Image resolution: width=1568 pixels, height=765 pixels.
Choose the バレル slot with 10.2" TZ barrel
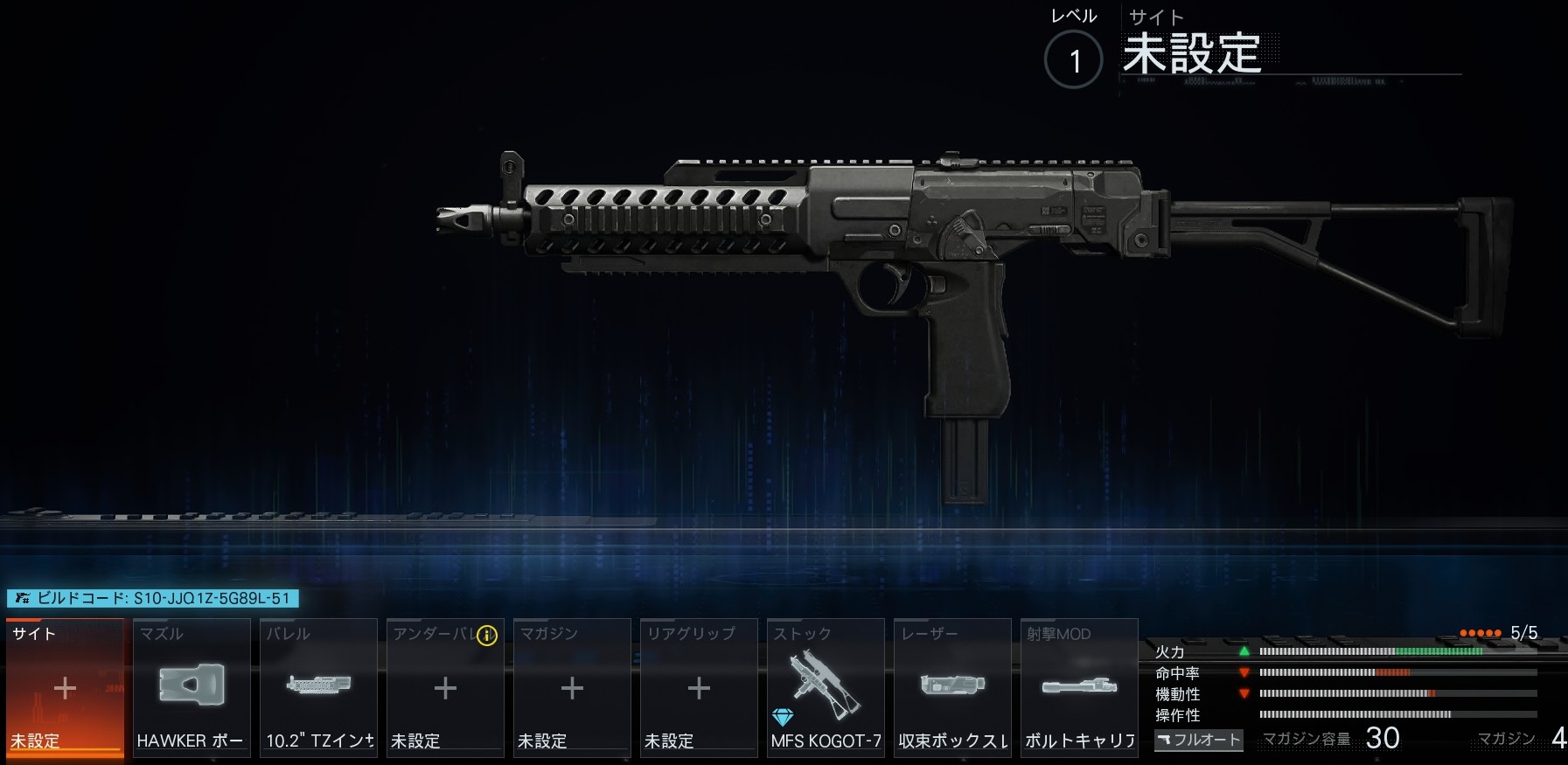click(x=318, y=688)
